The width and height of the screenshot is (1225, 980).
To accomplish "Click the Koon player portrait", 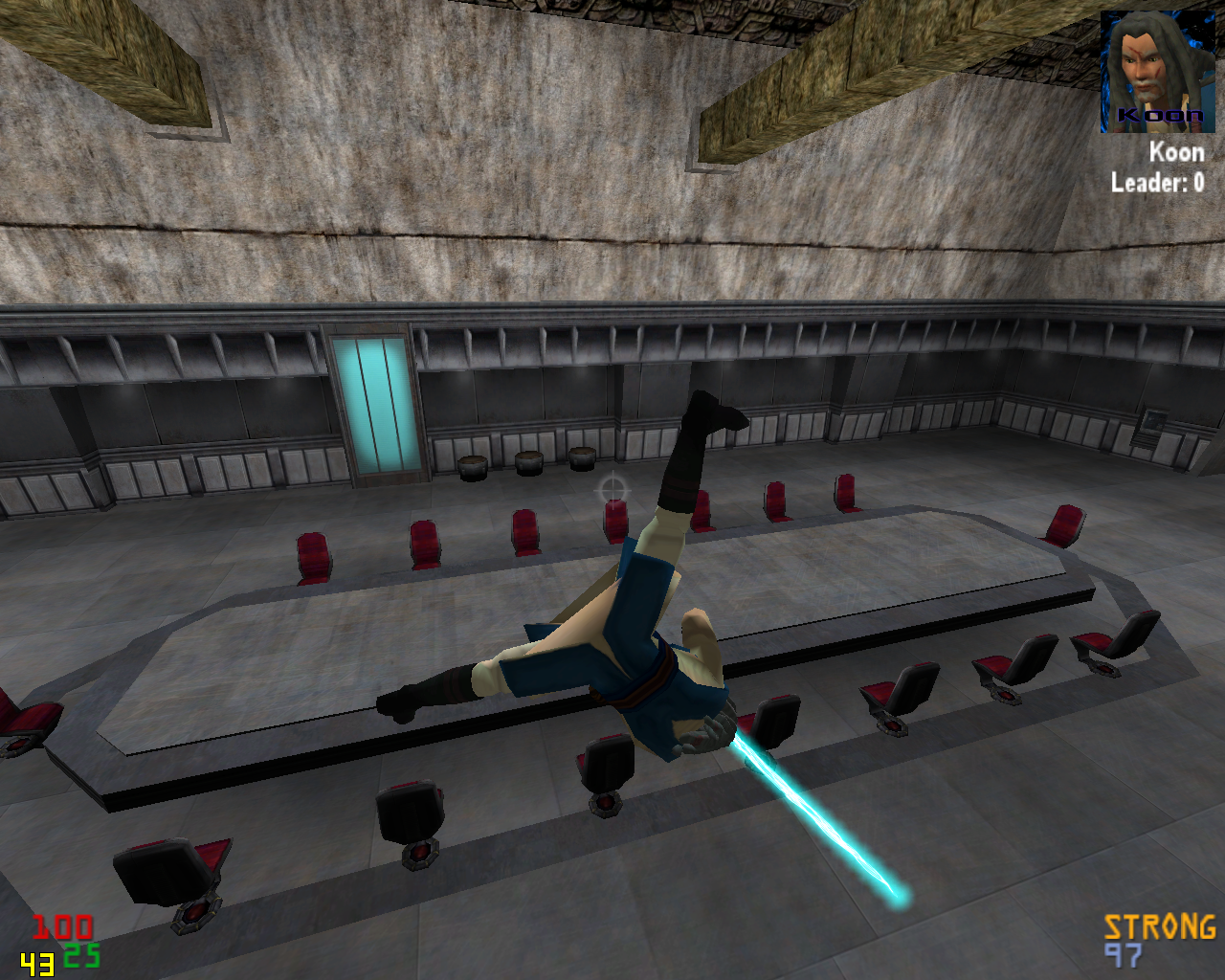I will [1156, 72].
